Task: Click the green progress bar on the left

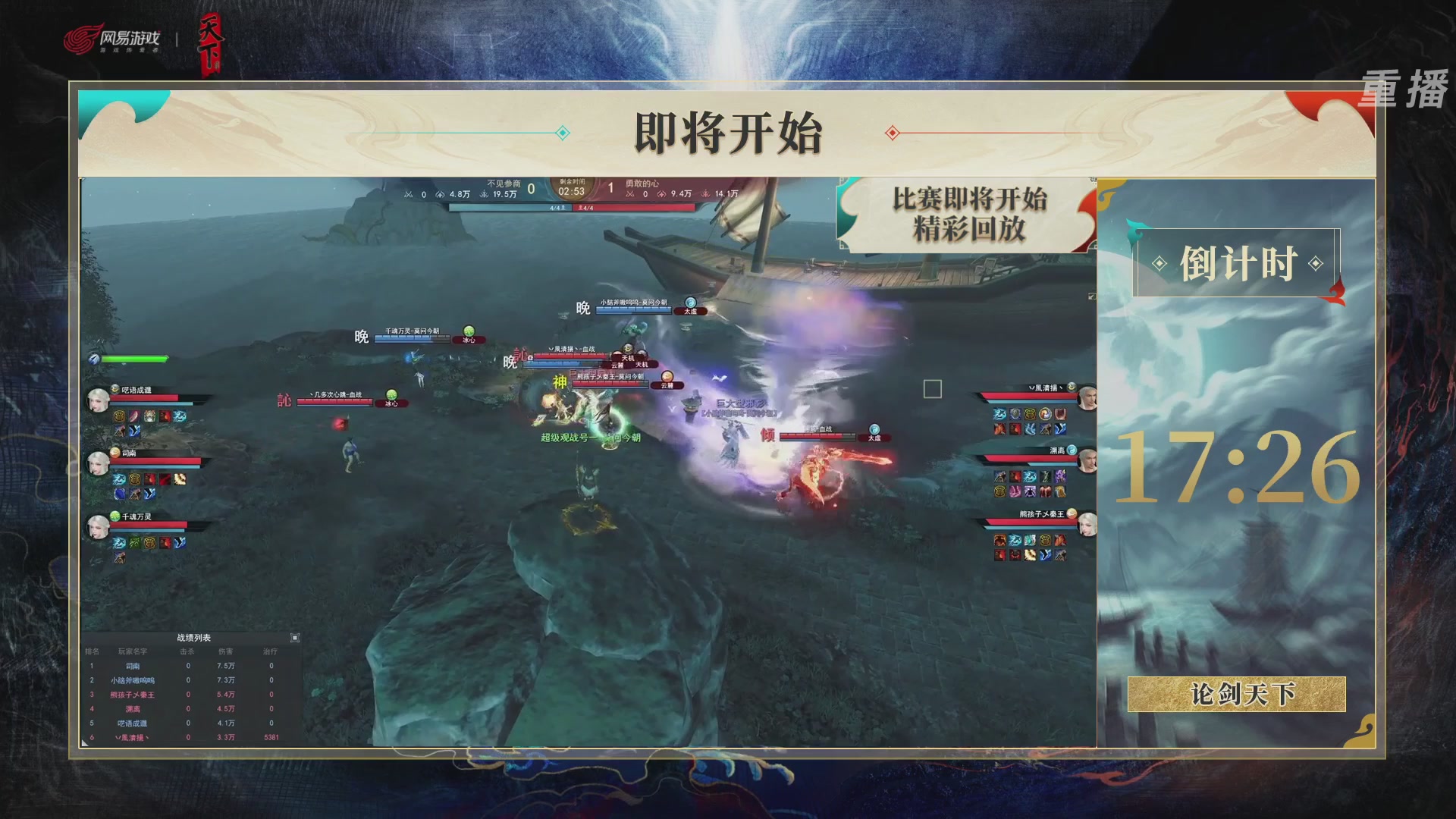Action: [x=135, y=358]
